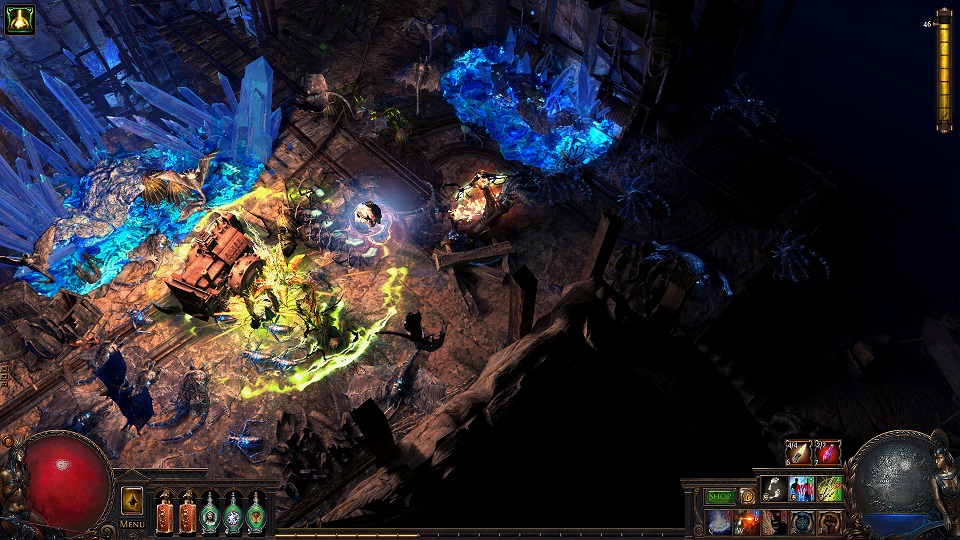
Task: Click the pink crystal icon showing 2/2
Action: click(828, 453)
